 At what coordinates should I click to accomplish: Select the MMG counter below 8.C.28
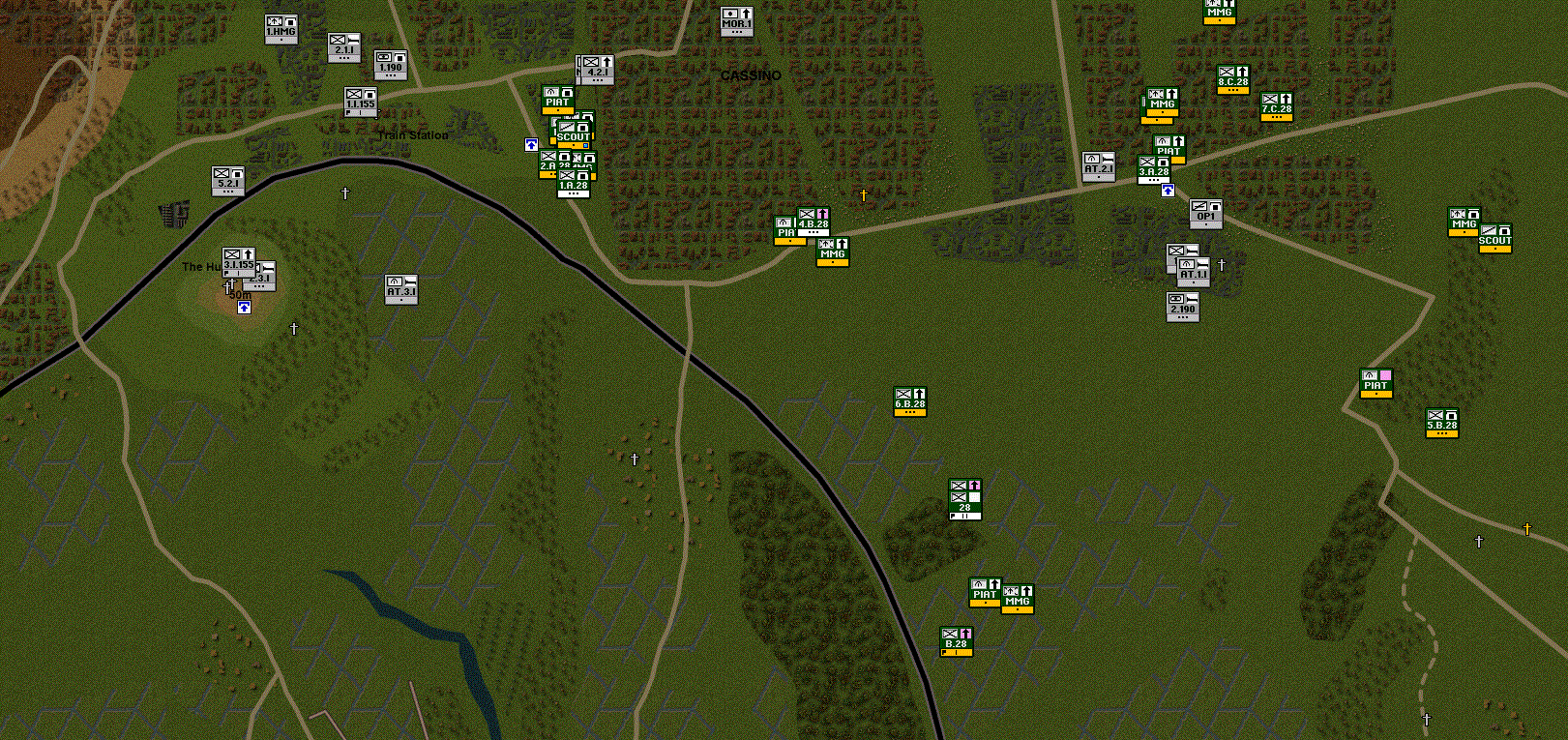(1163, 104)
